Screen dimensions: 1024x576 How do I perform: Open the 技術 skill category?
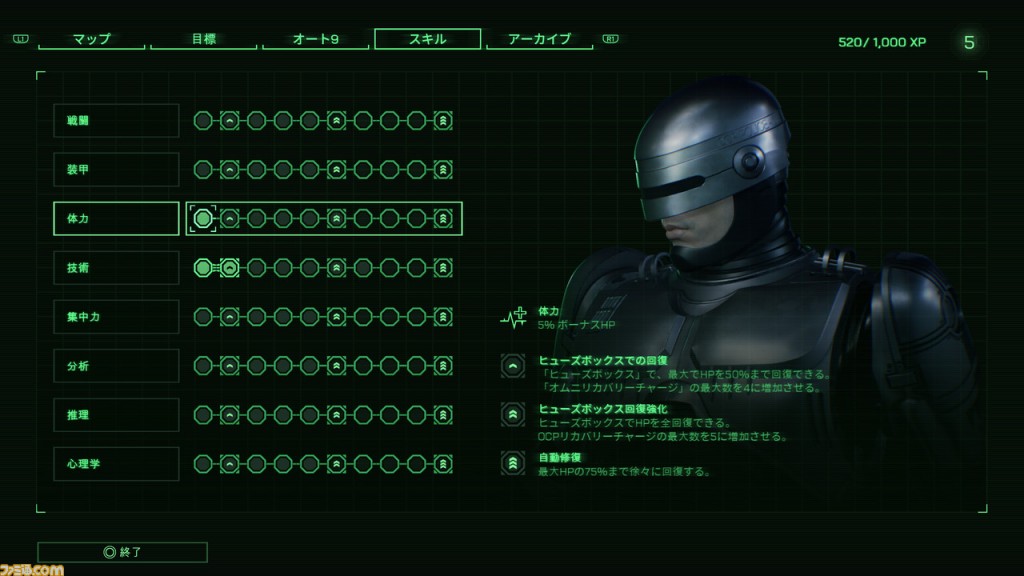tap(116, 268)
